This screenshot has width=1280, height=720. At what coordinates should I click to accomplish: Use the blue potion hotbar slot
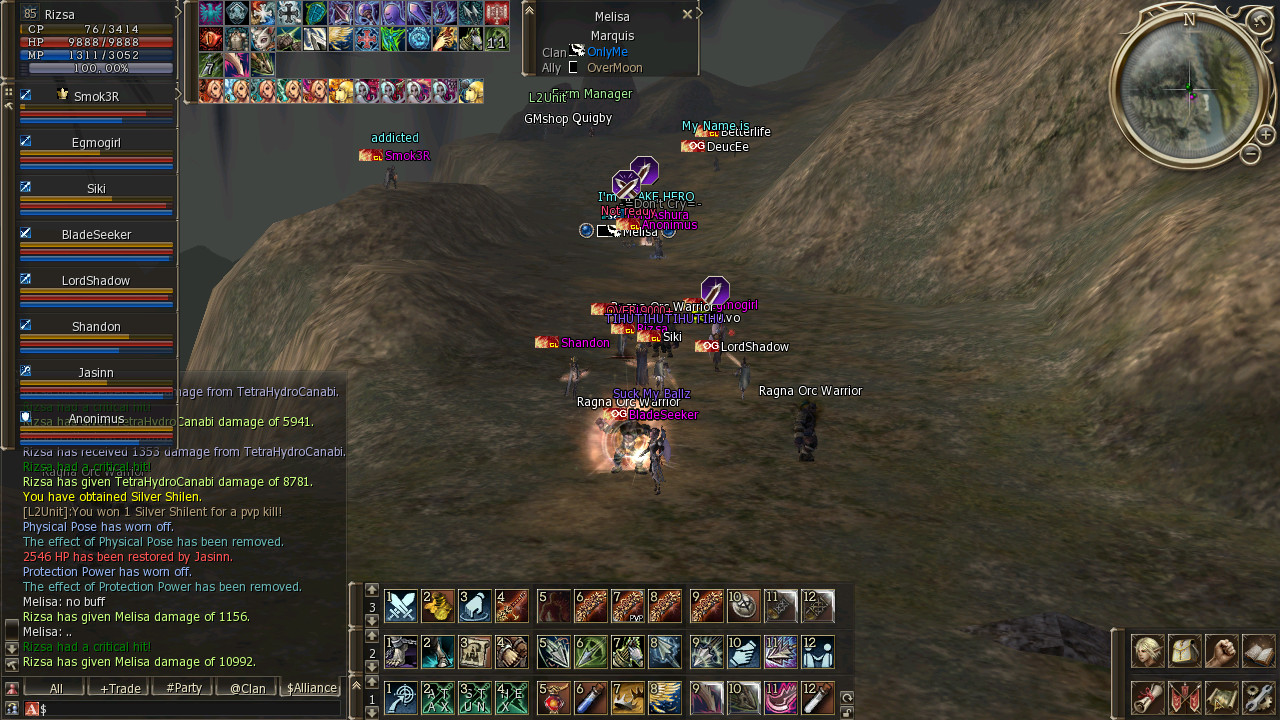pyautogui.click(x=591, y=698)
